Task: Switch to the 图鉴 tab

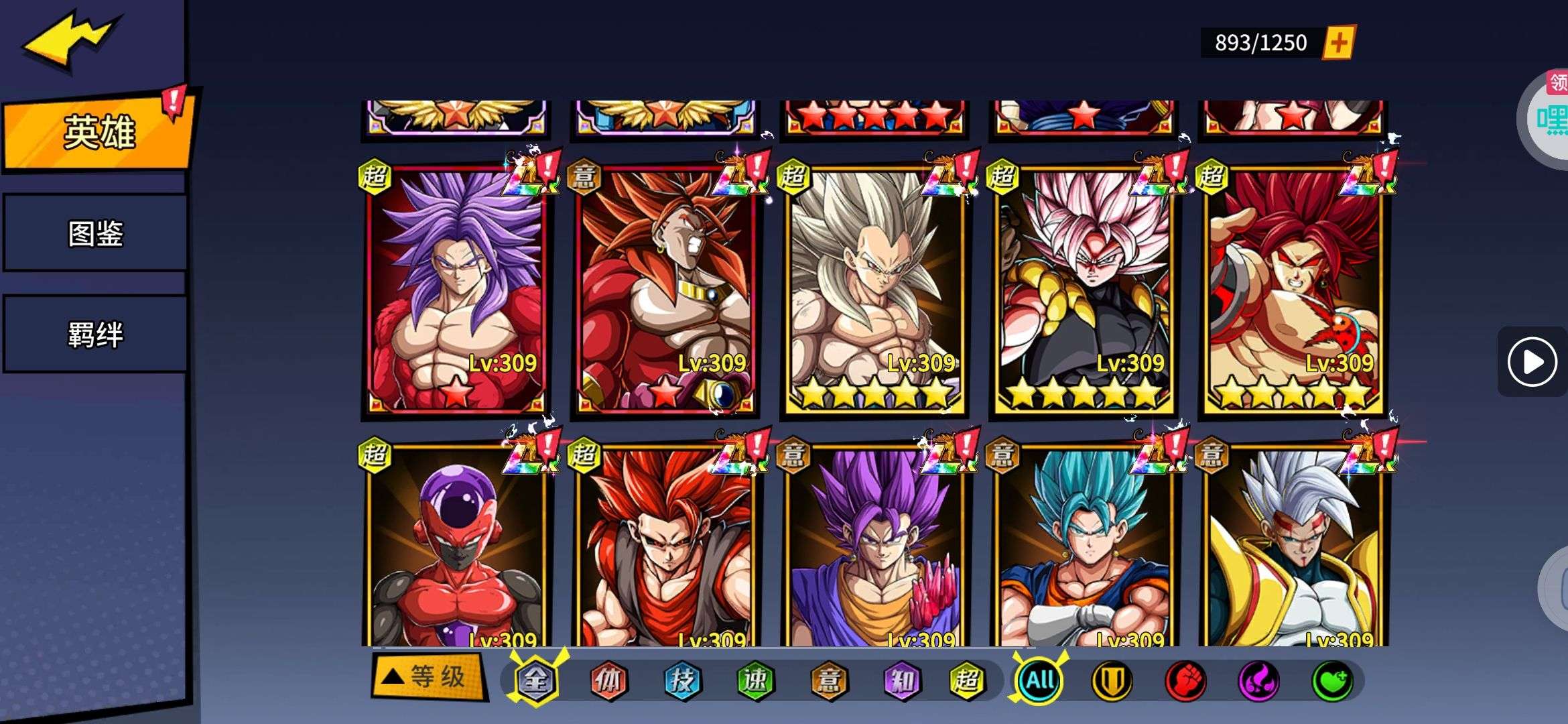Action: pyautogui.click(x=95, y=233)
